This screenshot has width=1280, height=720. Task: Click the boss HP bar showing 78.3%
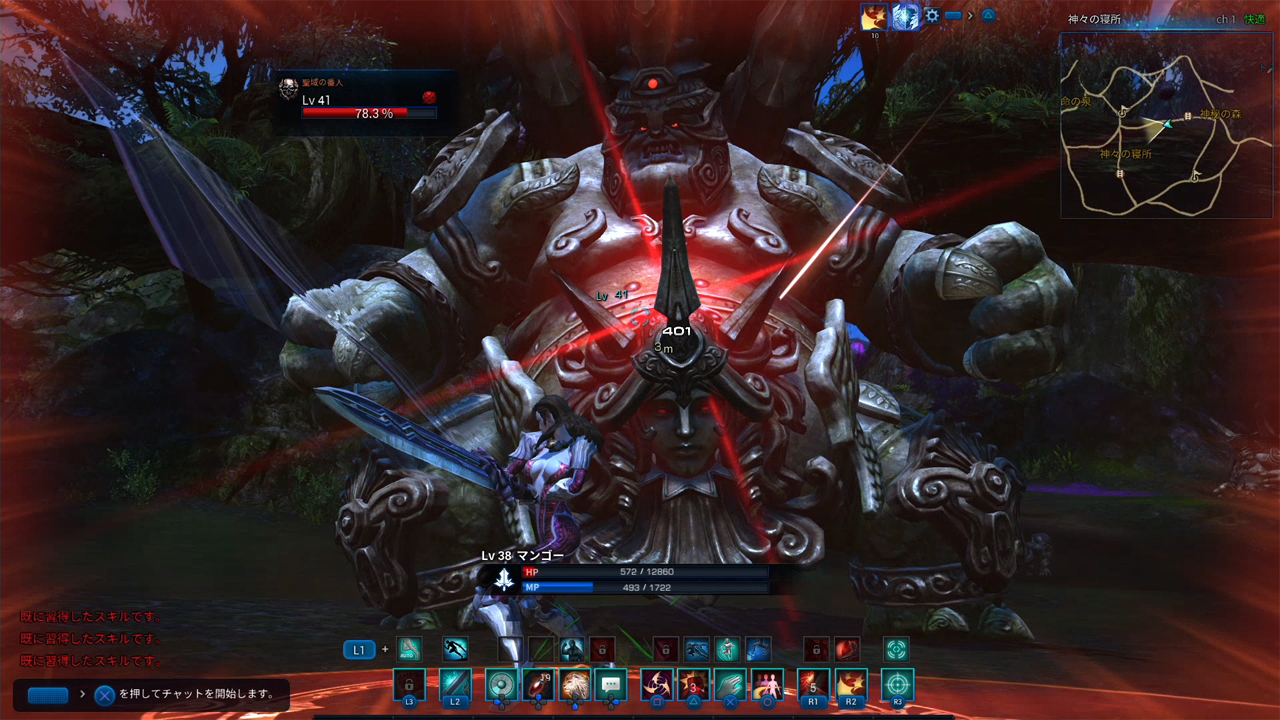[x=370, y=113]
